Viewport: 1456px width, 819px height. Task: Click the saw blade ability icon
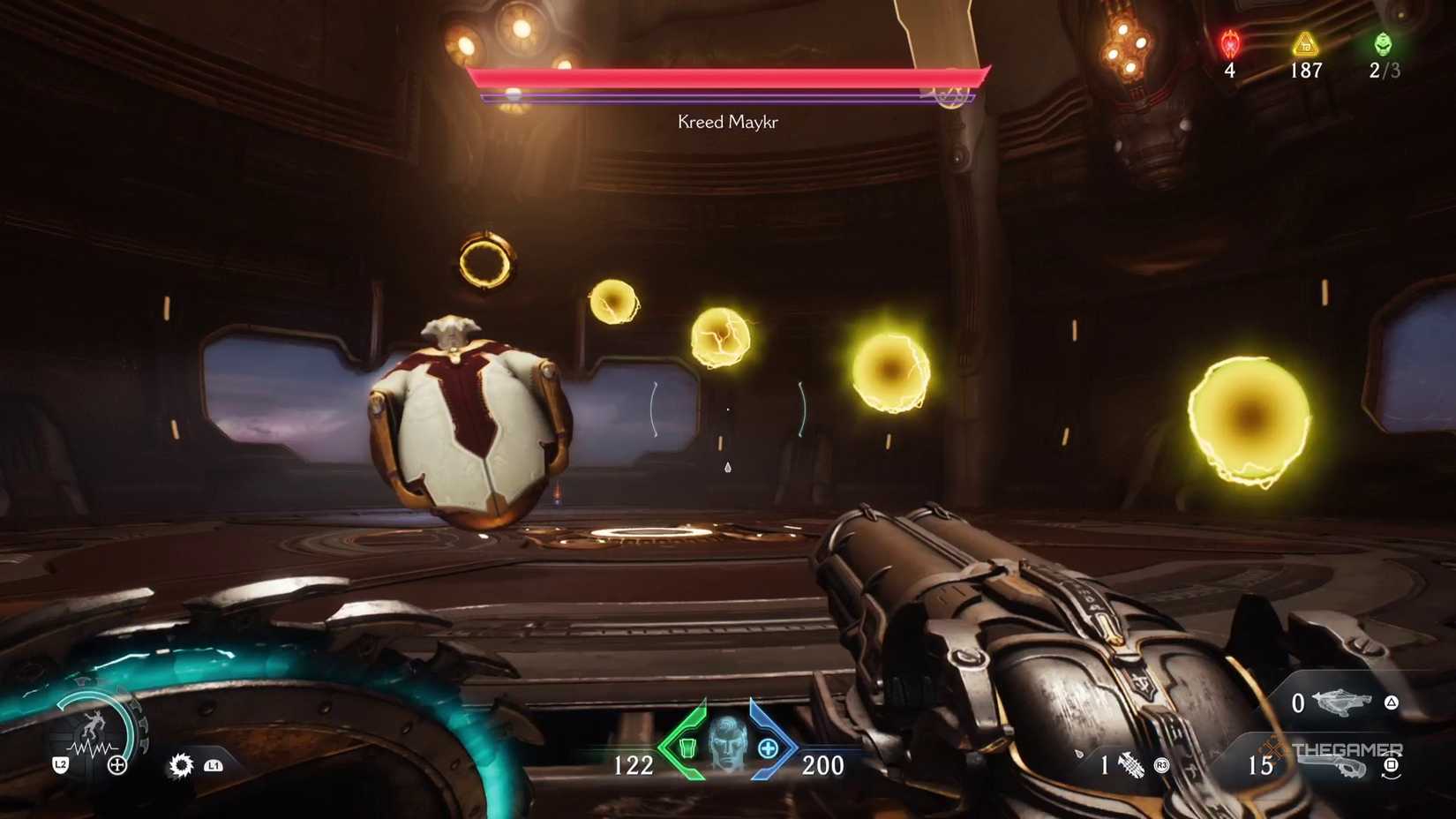(181, 766)
